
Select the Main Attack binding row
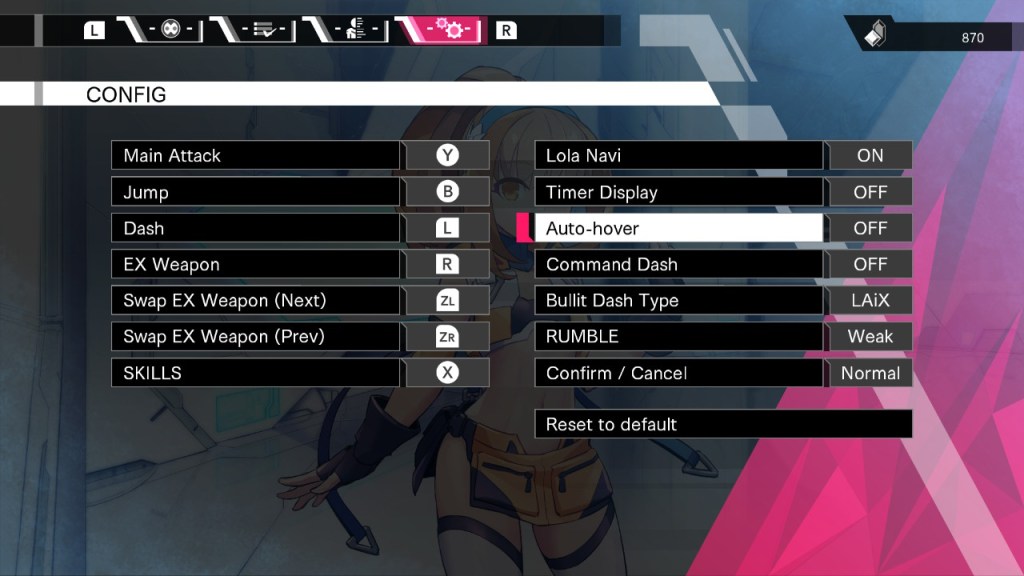coord(256,156)
